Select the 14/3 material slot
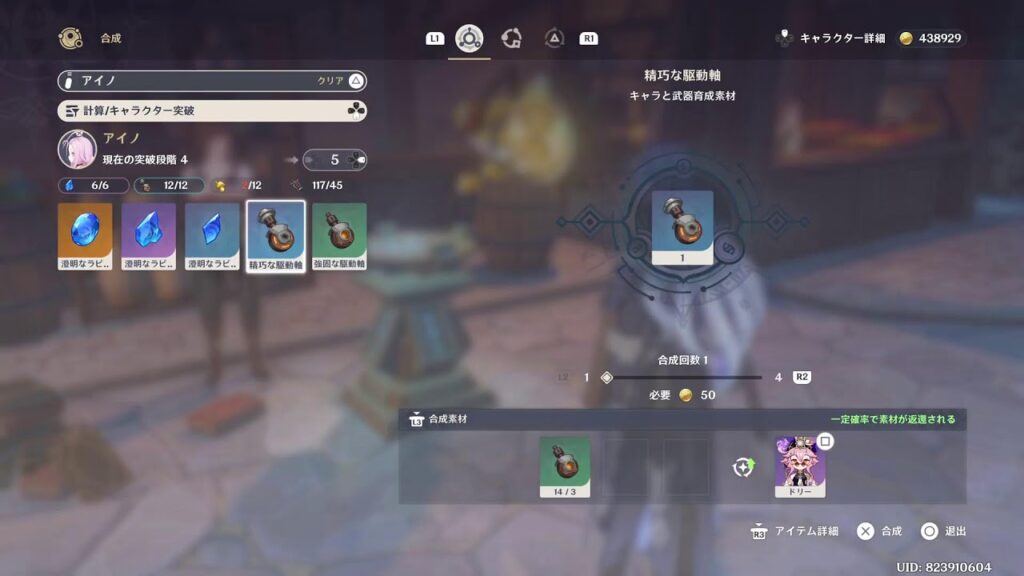This screenshot has height=576, width=1024. [x=564, y=466]
